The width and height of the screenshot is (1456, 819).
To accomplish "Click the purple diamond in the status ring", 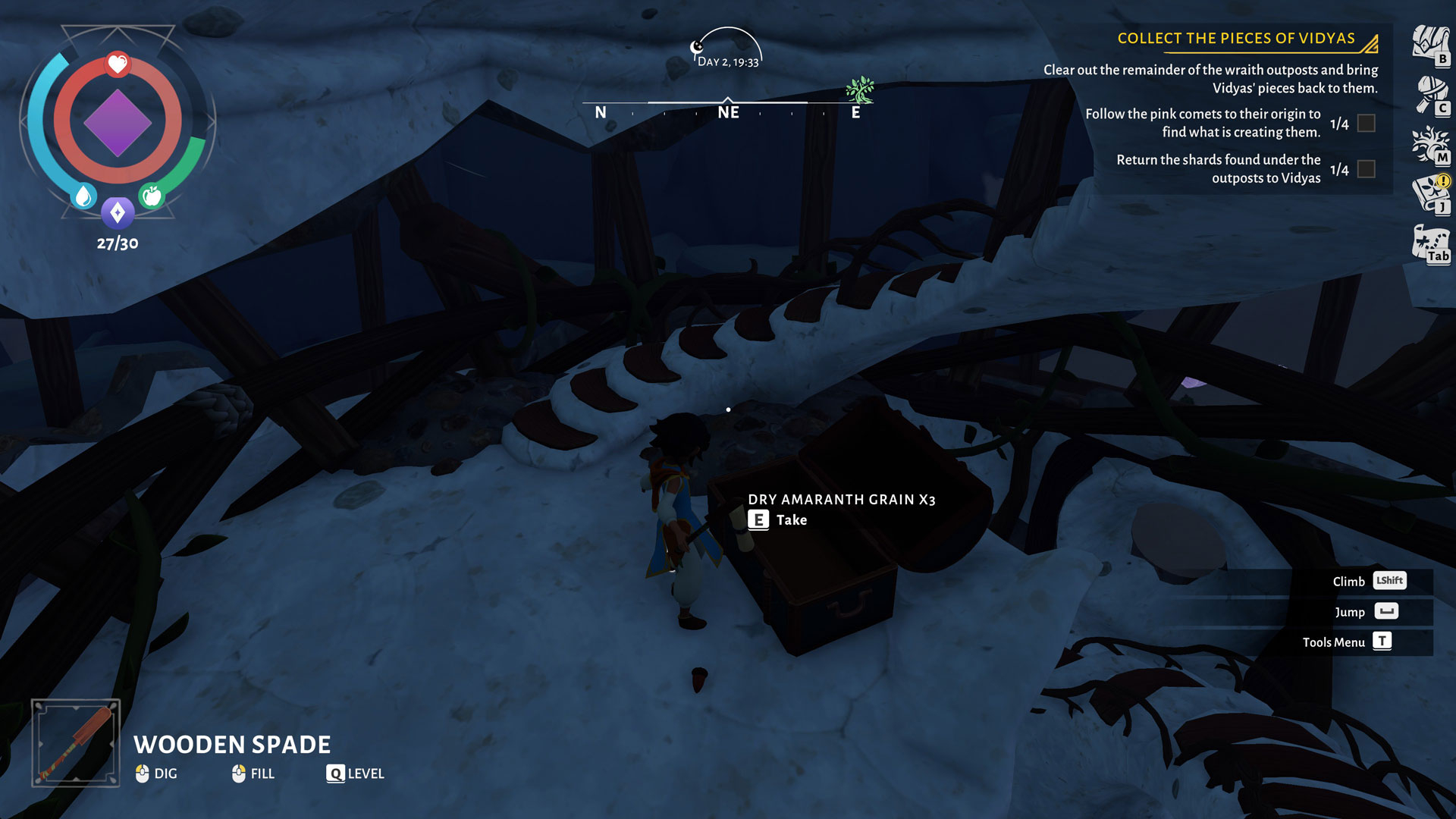I will click(118, 122).
